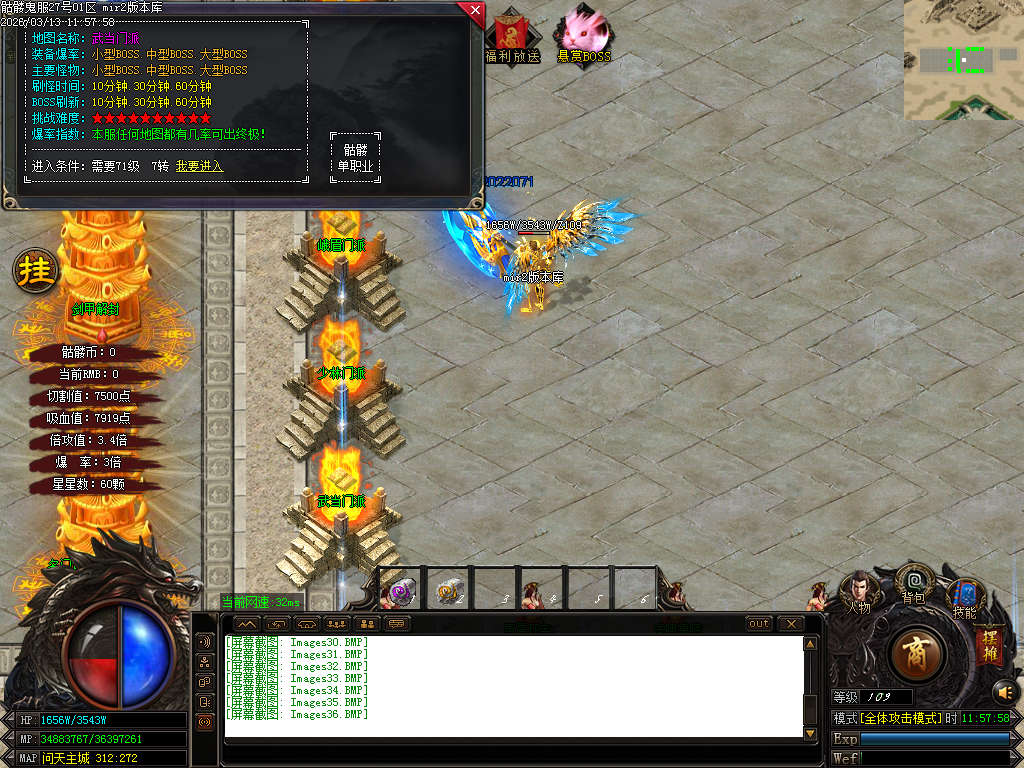The height and width of the screenshot is (768, 1024).
Task: Click the 我要进入 link to enter the map
Action: [x=199, y=166]
